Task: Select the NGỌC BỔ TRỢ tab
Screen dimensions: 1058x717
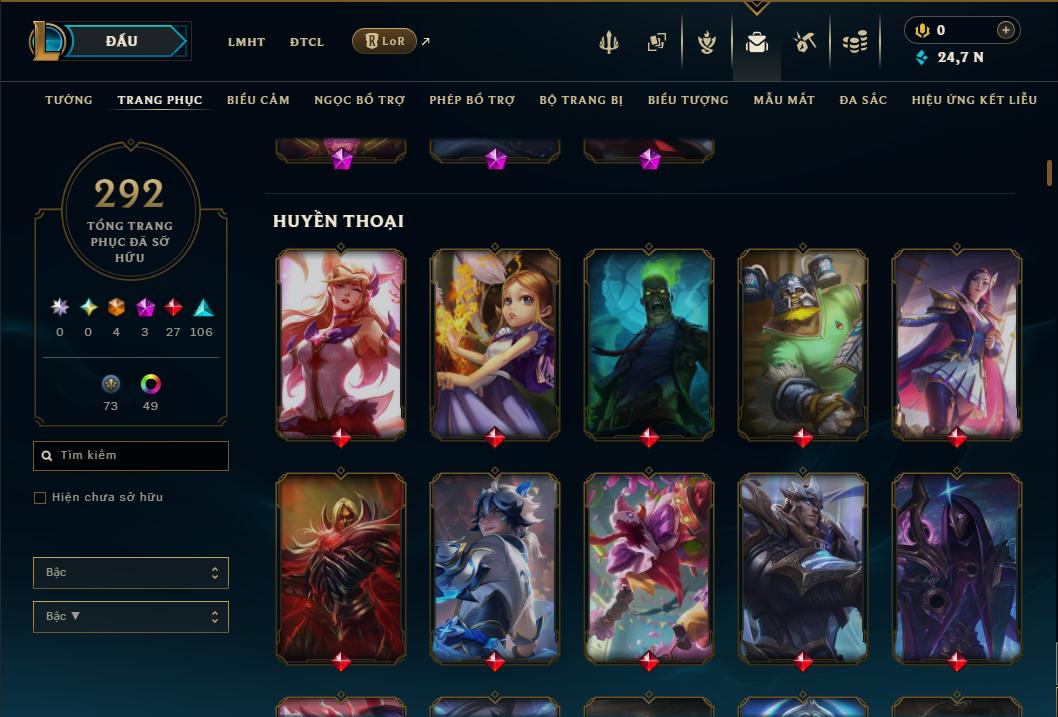Action: (x=359, y=100)
